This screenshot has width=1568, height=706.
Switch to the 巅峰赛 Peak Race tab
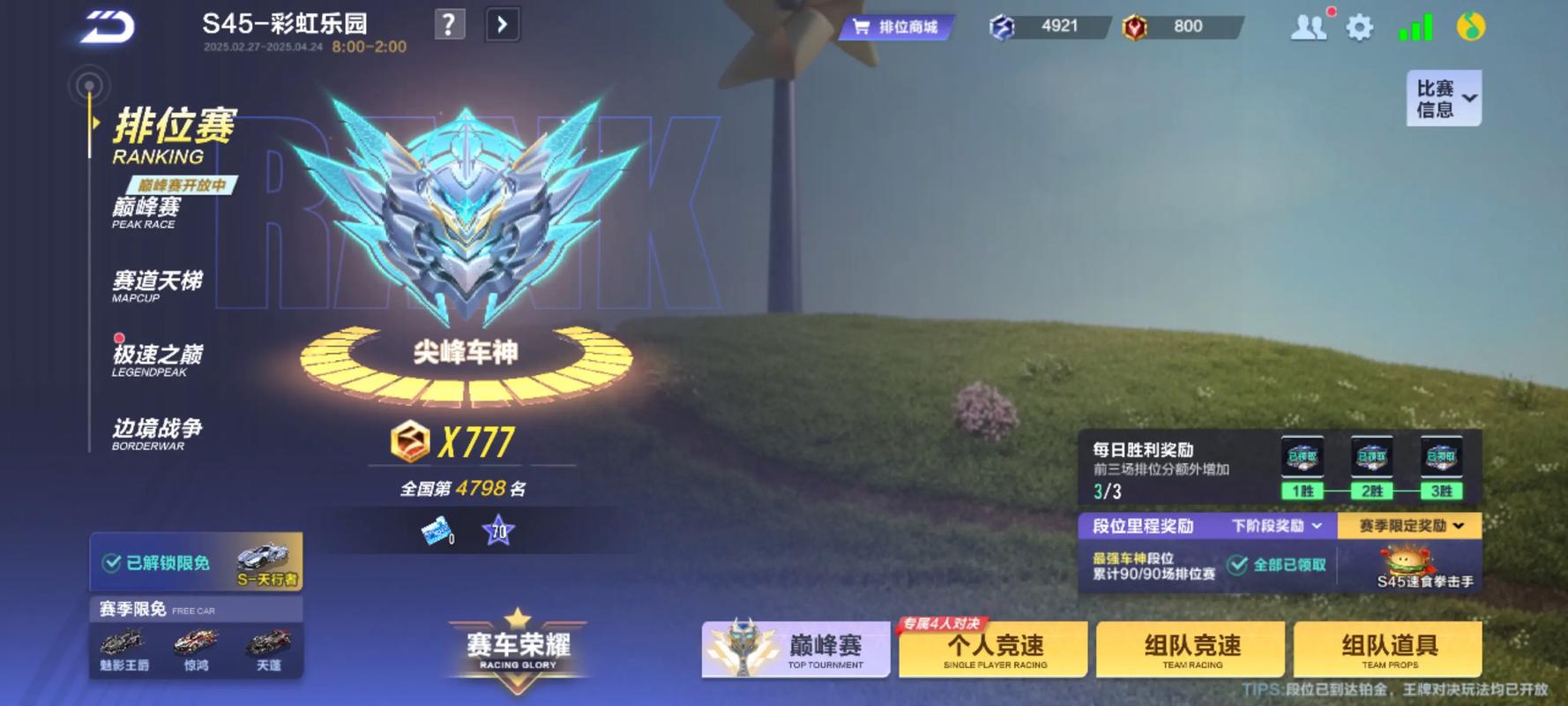[x=147, y=212]
